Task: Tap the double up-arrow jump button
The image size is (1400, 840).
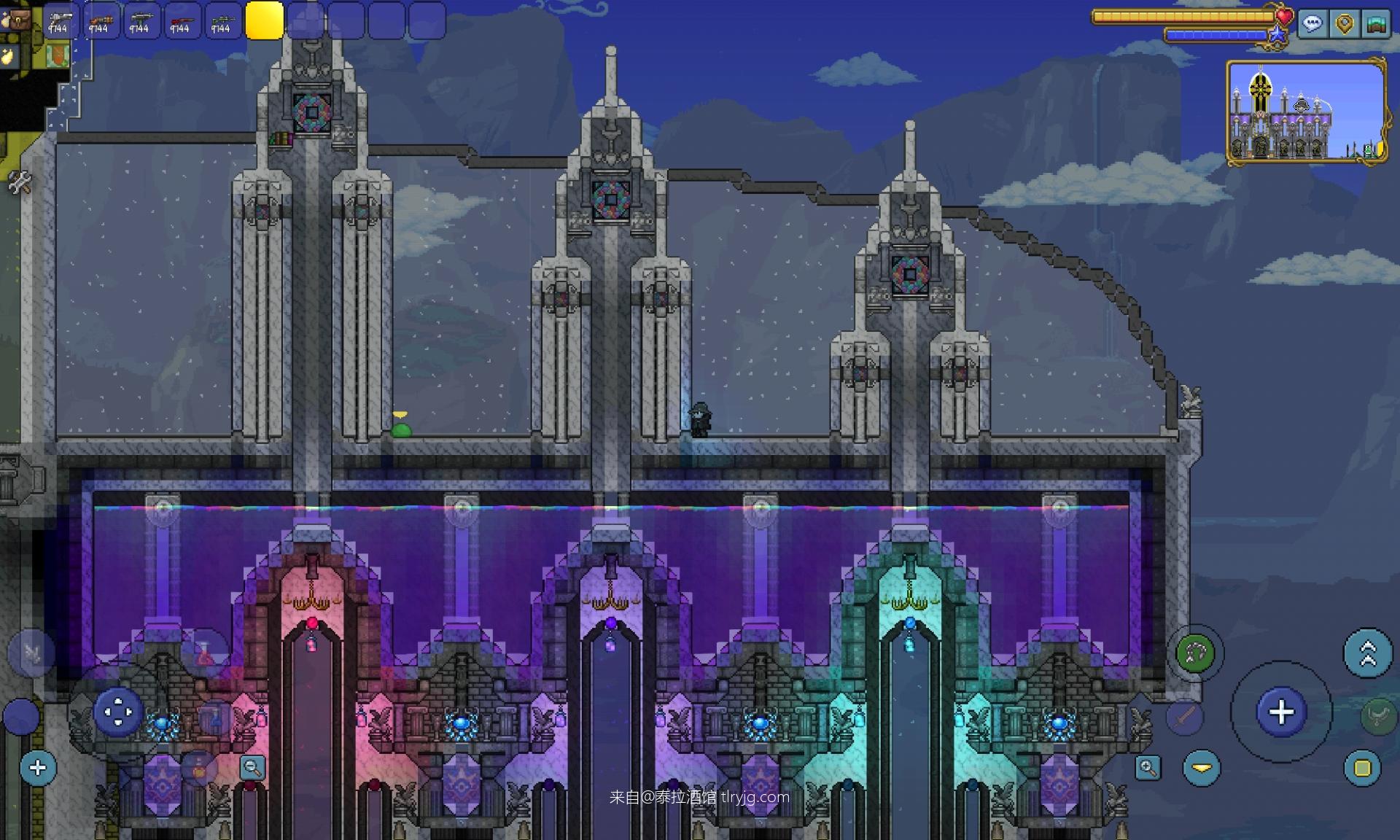Action: [x=1367, y=653]
